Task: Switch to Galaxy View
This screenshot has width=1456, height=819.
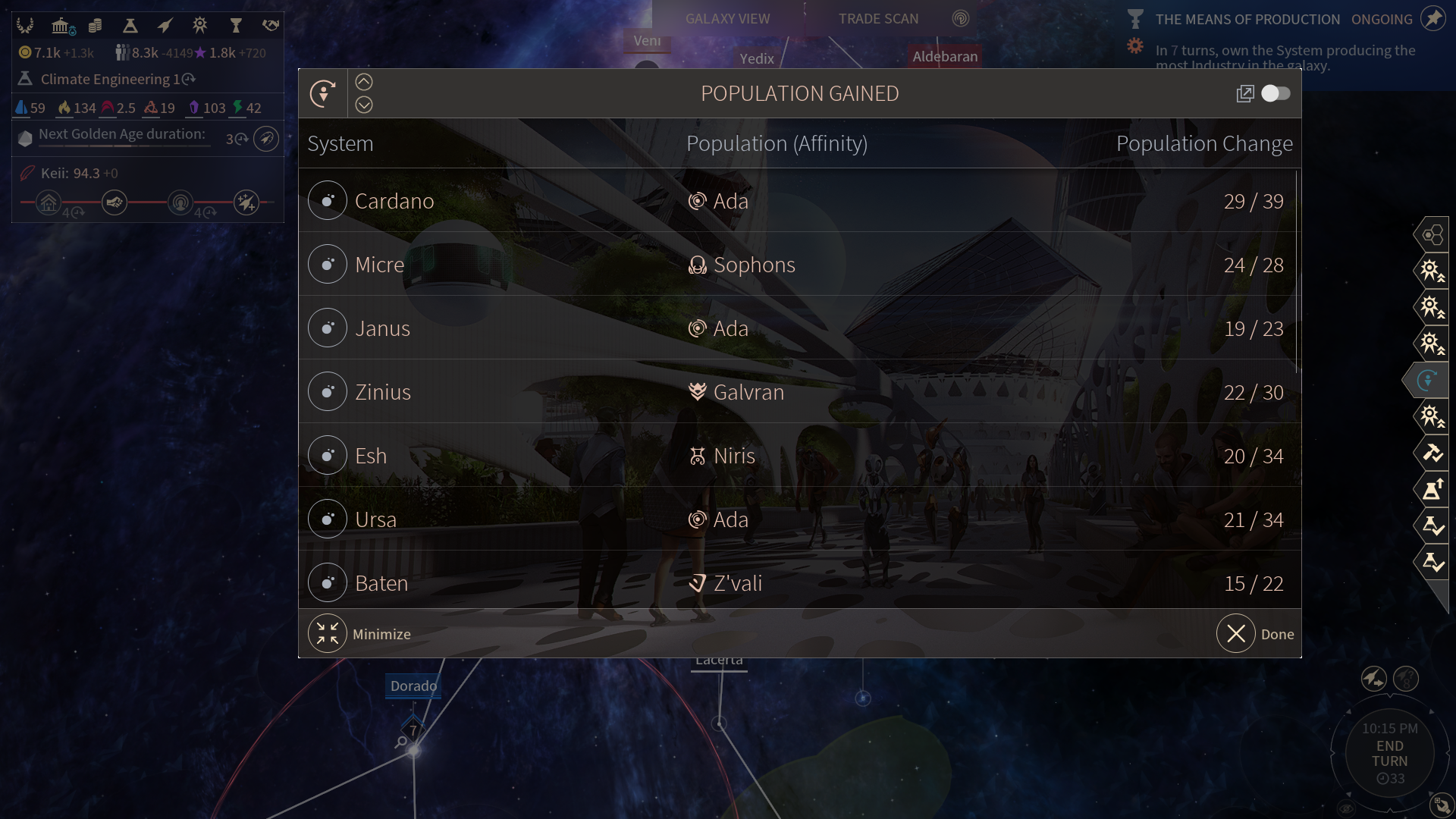Action: click(x=727, y=19)
